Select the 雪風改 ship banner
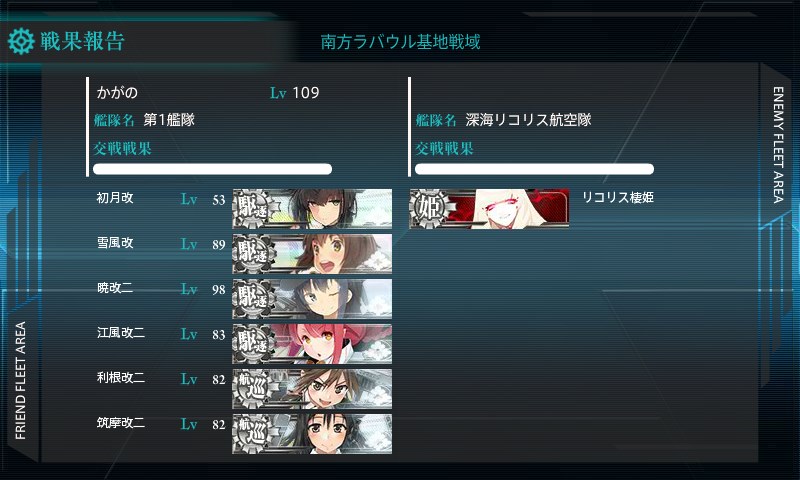This screenshot has height=480, width=800. coord(312,254)
